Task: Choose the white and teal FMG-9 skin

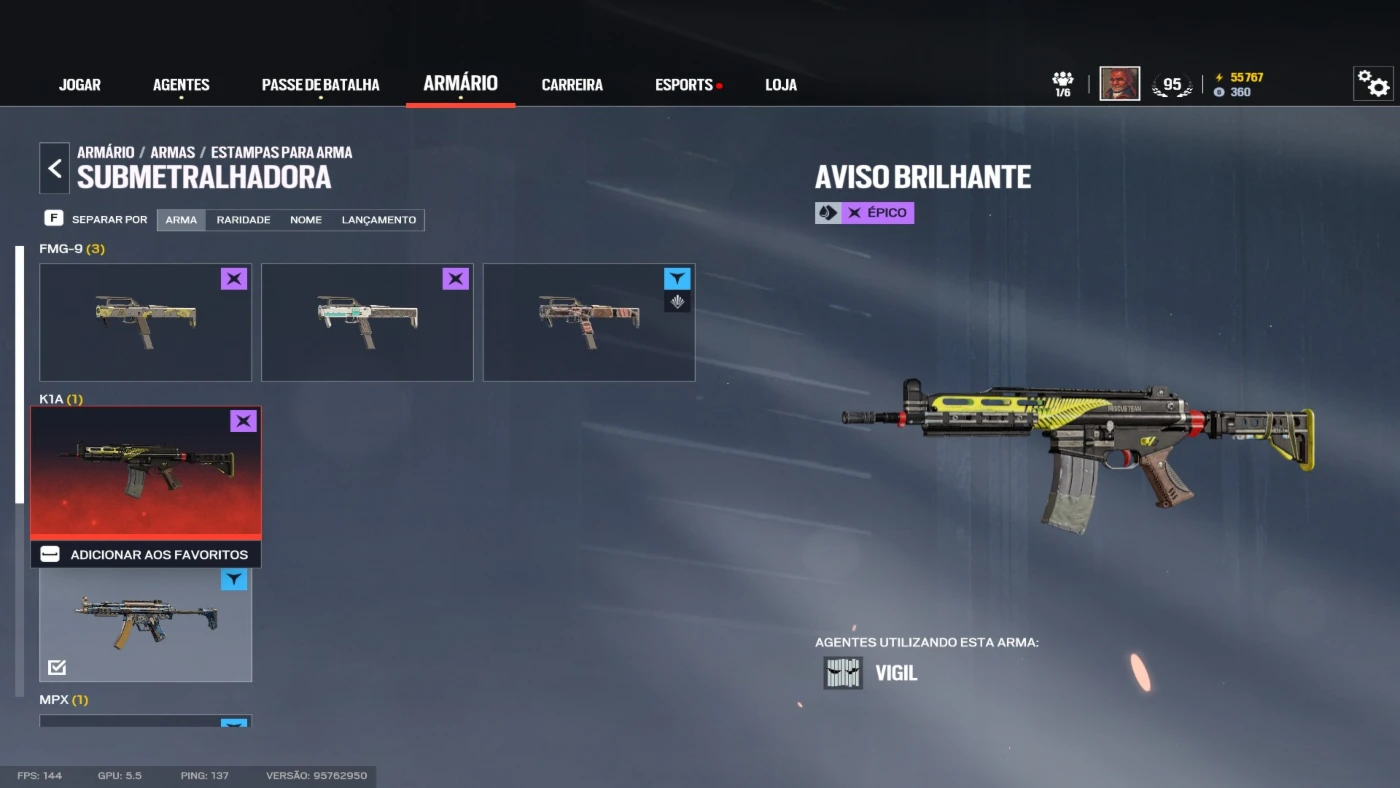Action: click(367, 322)
